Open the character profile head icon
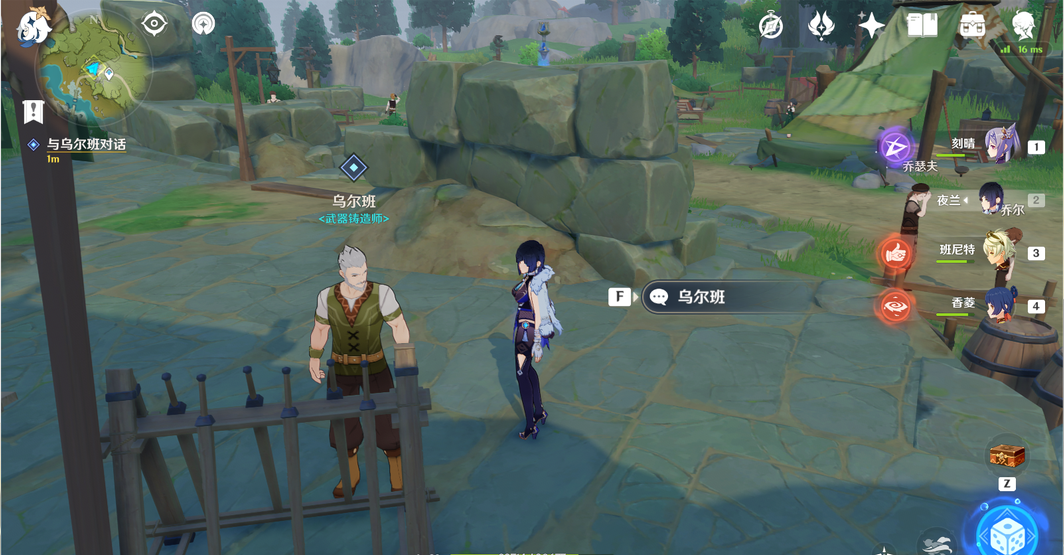The height and width of the screenshot is (555, 1064). 1023,26
